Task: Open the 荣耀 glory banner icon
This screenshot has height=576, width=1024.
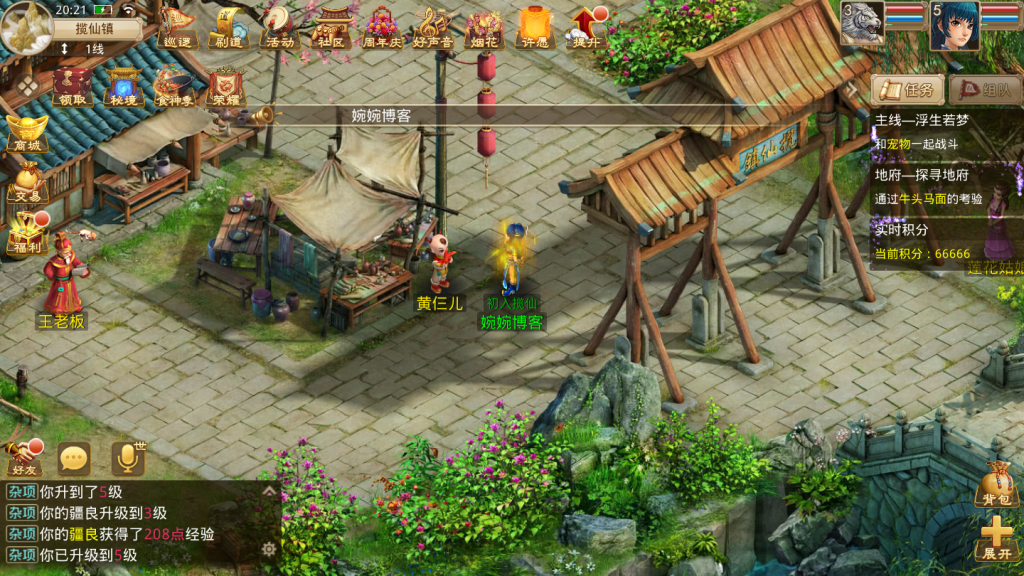Action: point(227,85)
